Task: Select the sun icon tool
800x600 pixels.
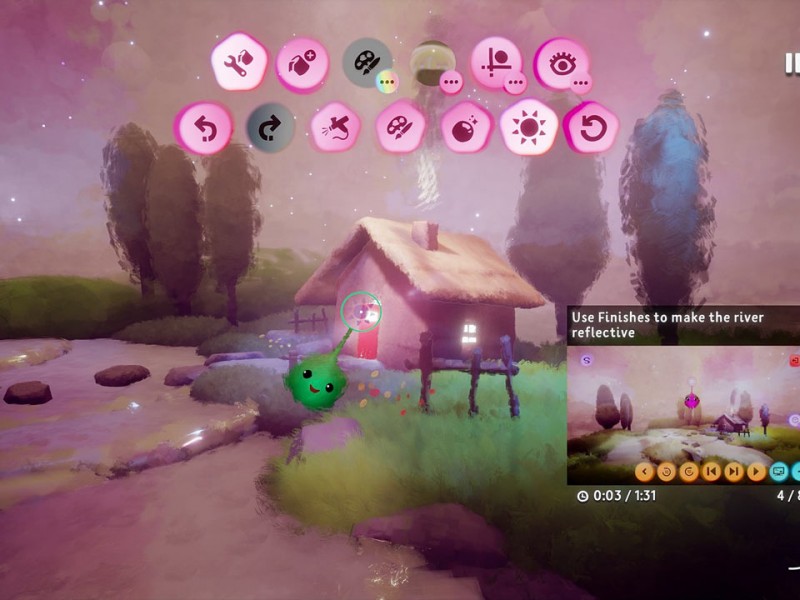Action: [529, 128]
